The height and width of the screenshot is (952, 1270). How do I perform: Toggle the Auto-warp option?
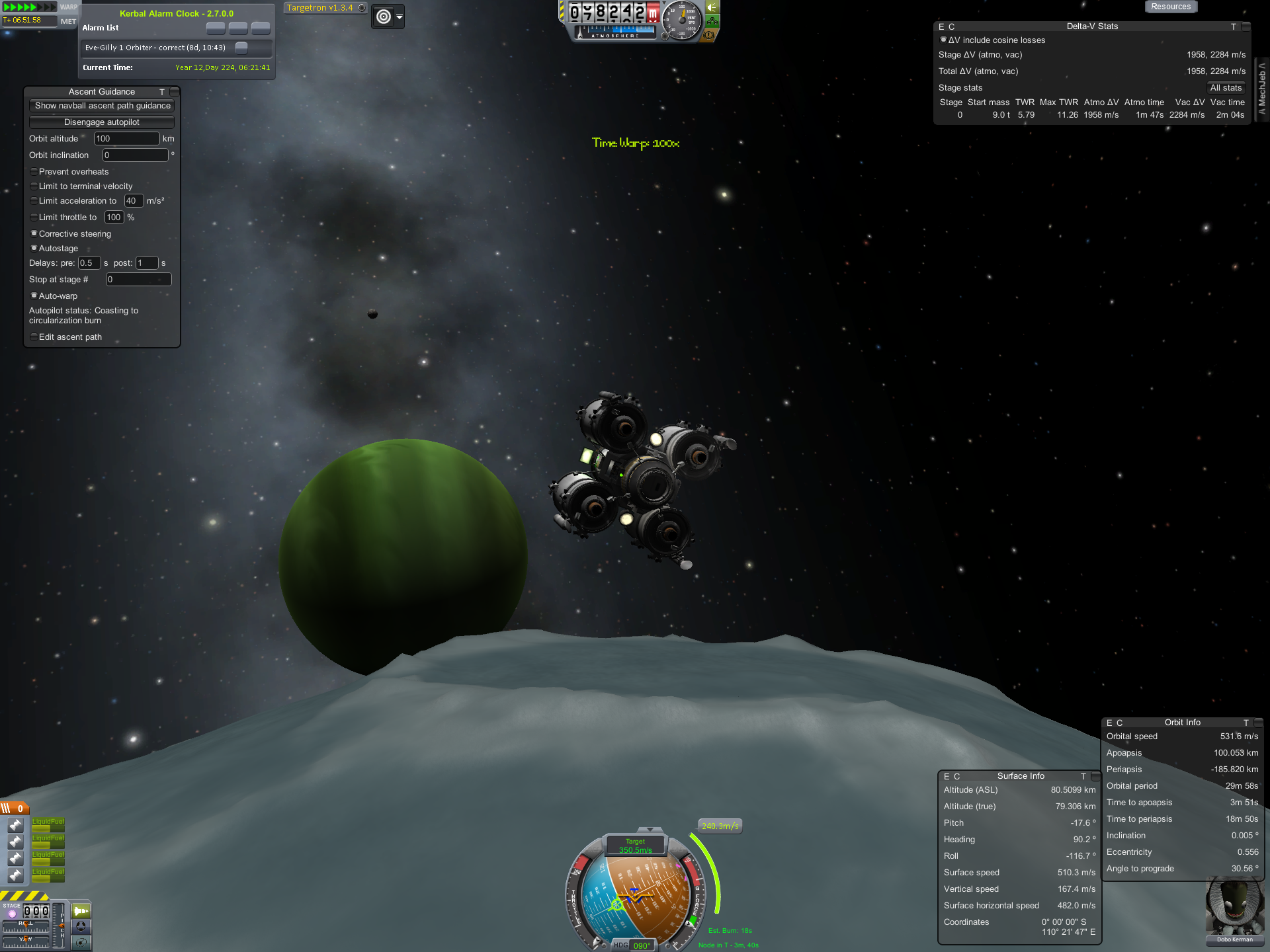pos(34,296)
